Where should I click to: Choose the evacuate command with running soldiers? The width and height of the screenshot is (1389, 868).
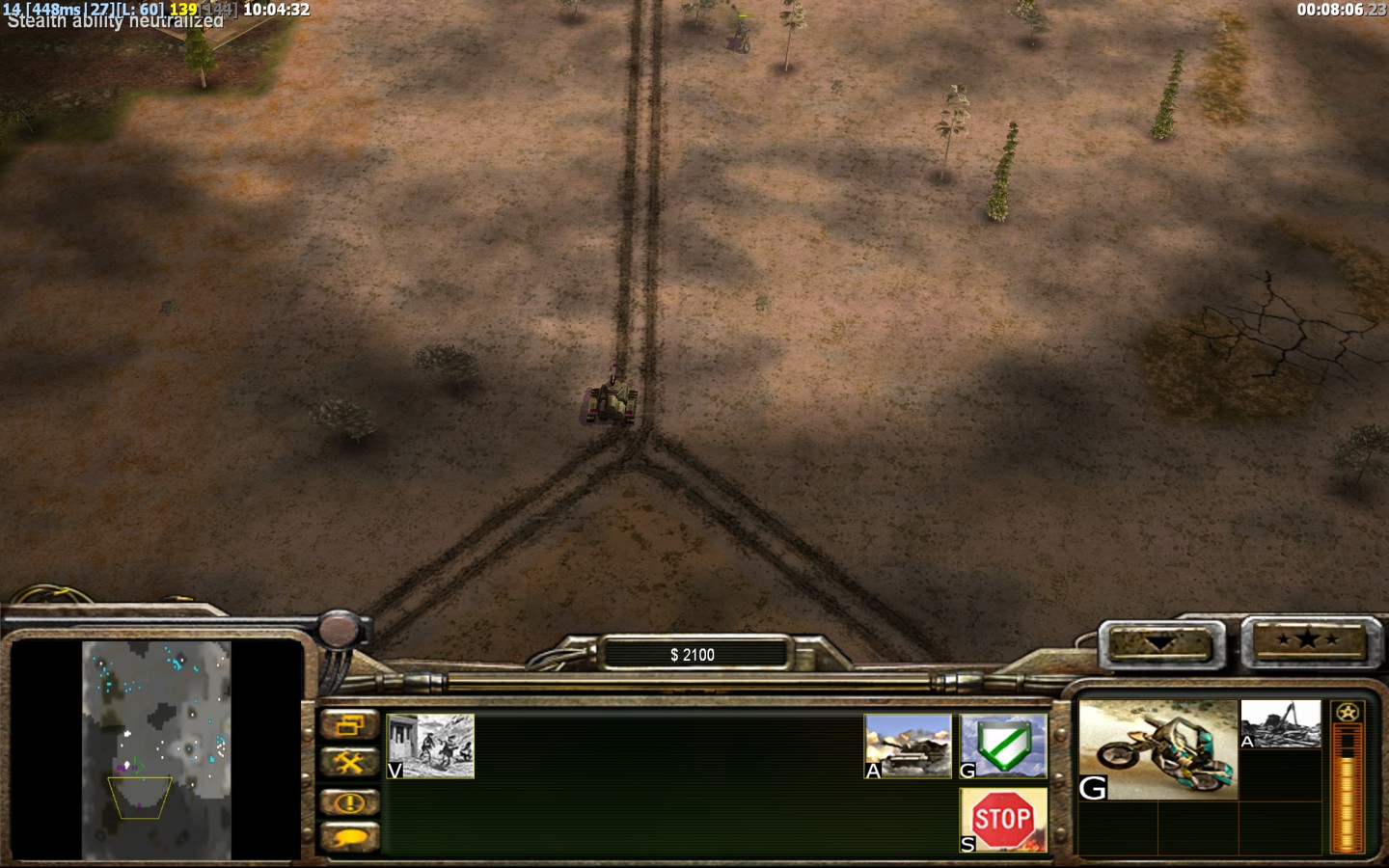coord(430,746)
